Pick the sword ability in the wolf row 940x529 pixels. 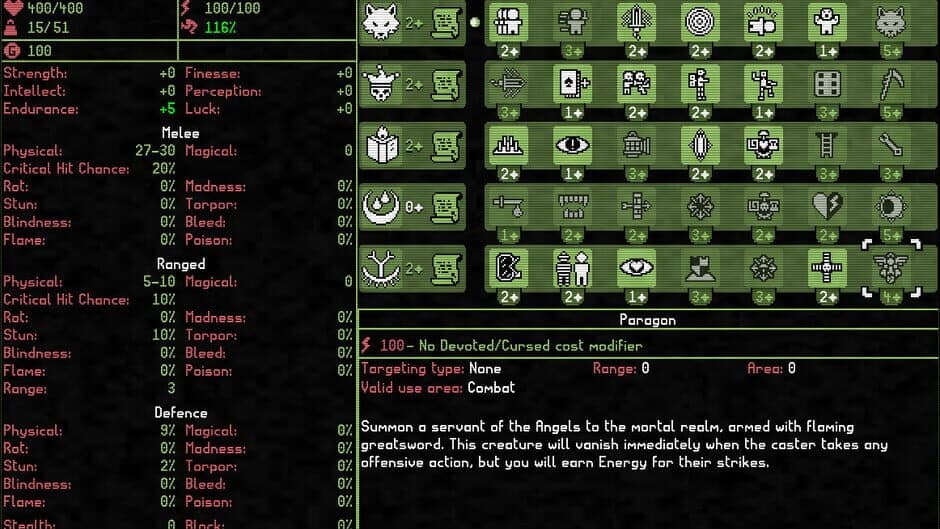pos(636,21)
